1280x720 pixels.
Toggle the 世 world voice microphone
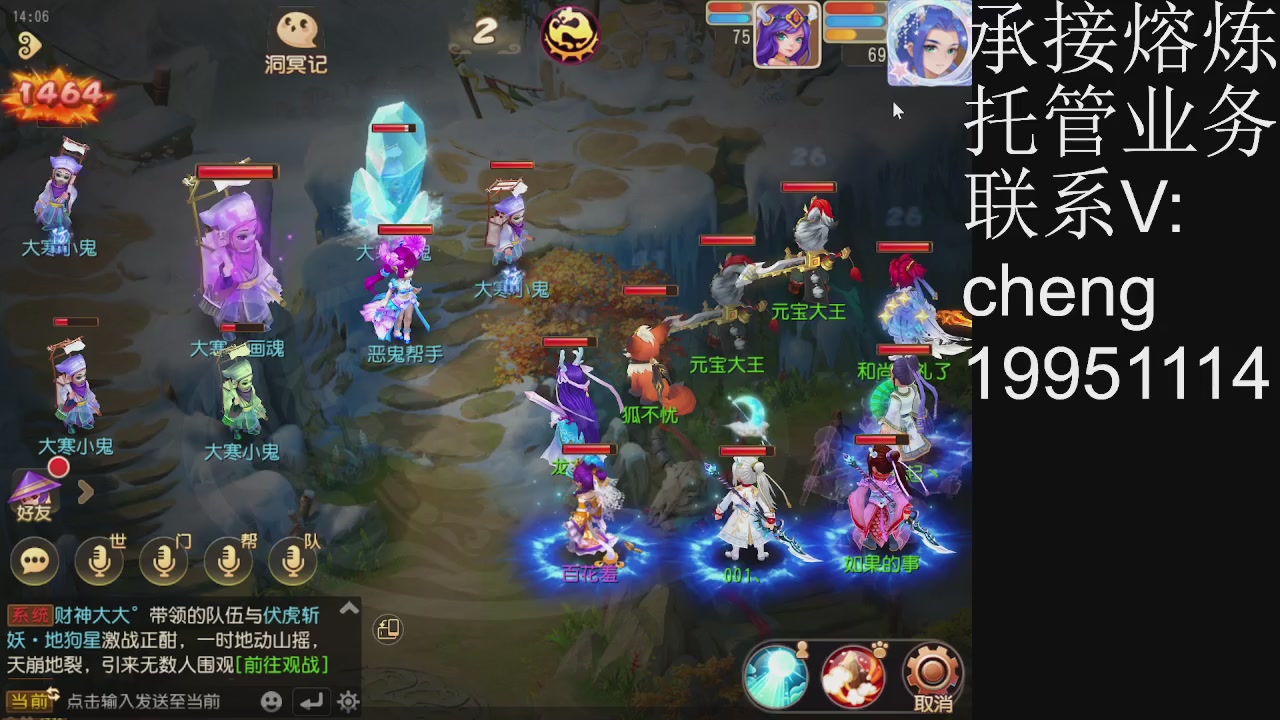pos(97,560)
